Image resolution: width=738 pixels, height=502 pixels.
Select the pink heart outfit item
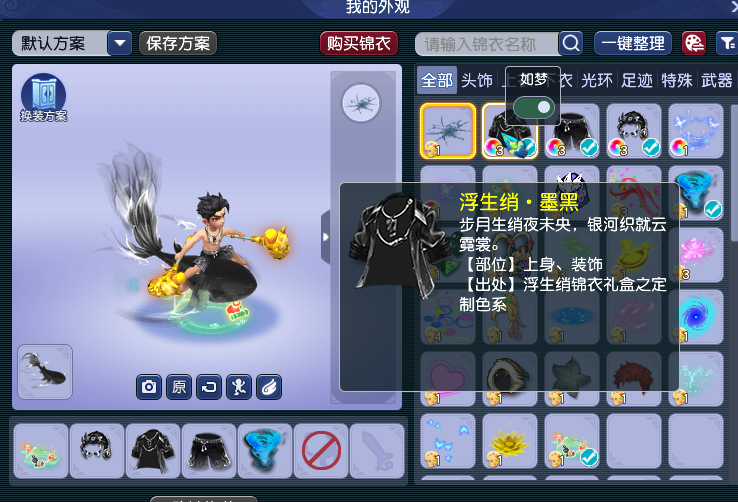click(x=447, y=378)
